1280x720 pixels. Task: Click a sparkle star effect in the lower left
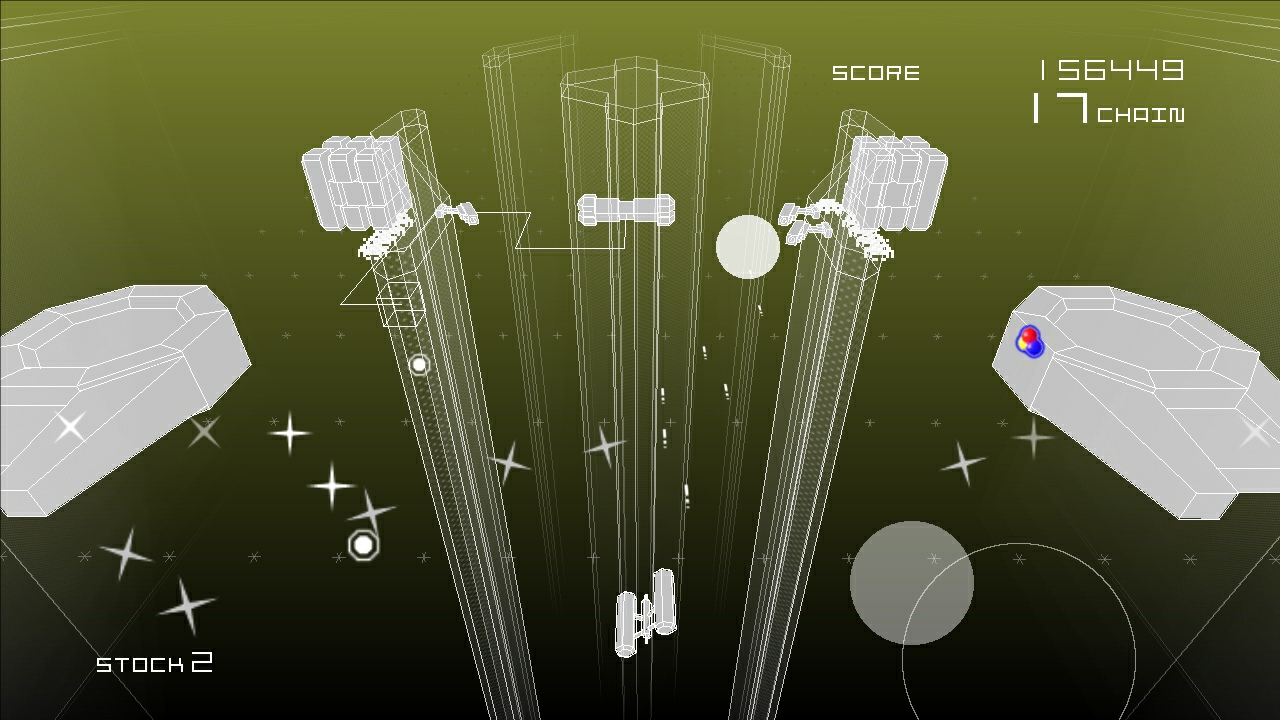click(x=290, y=435)
